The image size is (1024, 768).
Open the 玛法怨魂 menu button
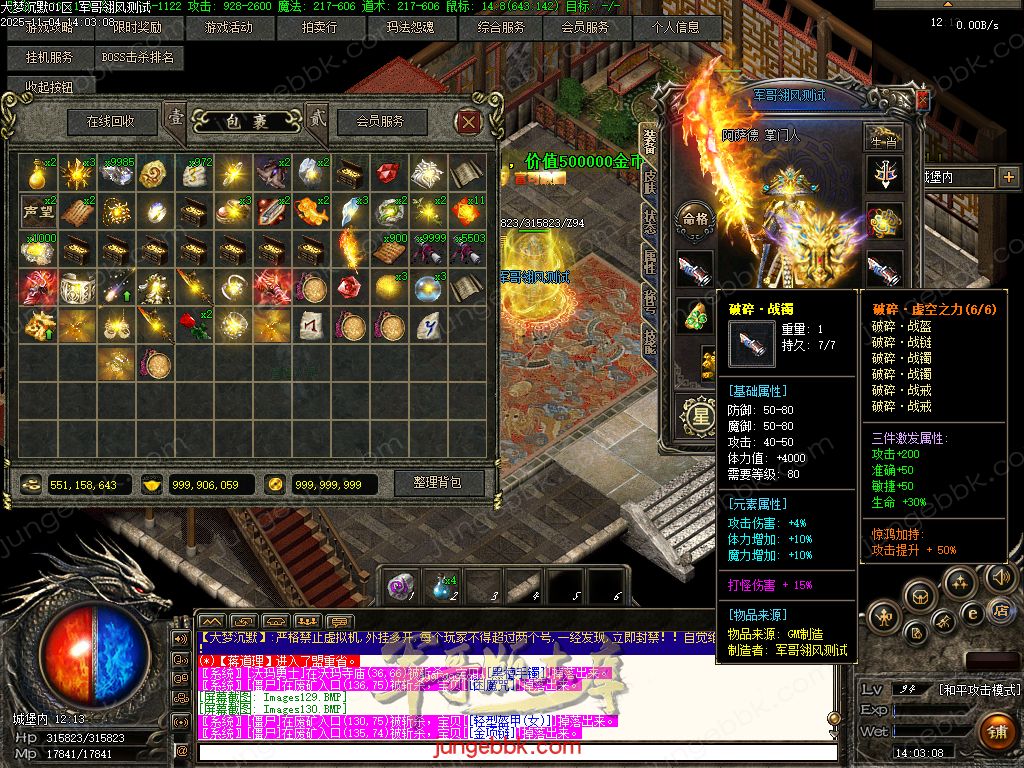(410, 27)
